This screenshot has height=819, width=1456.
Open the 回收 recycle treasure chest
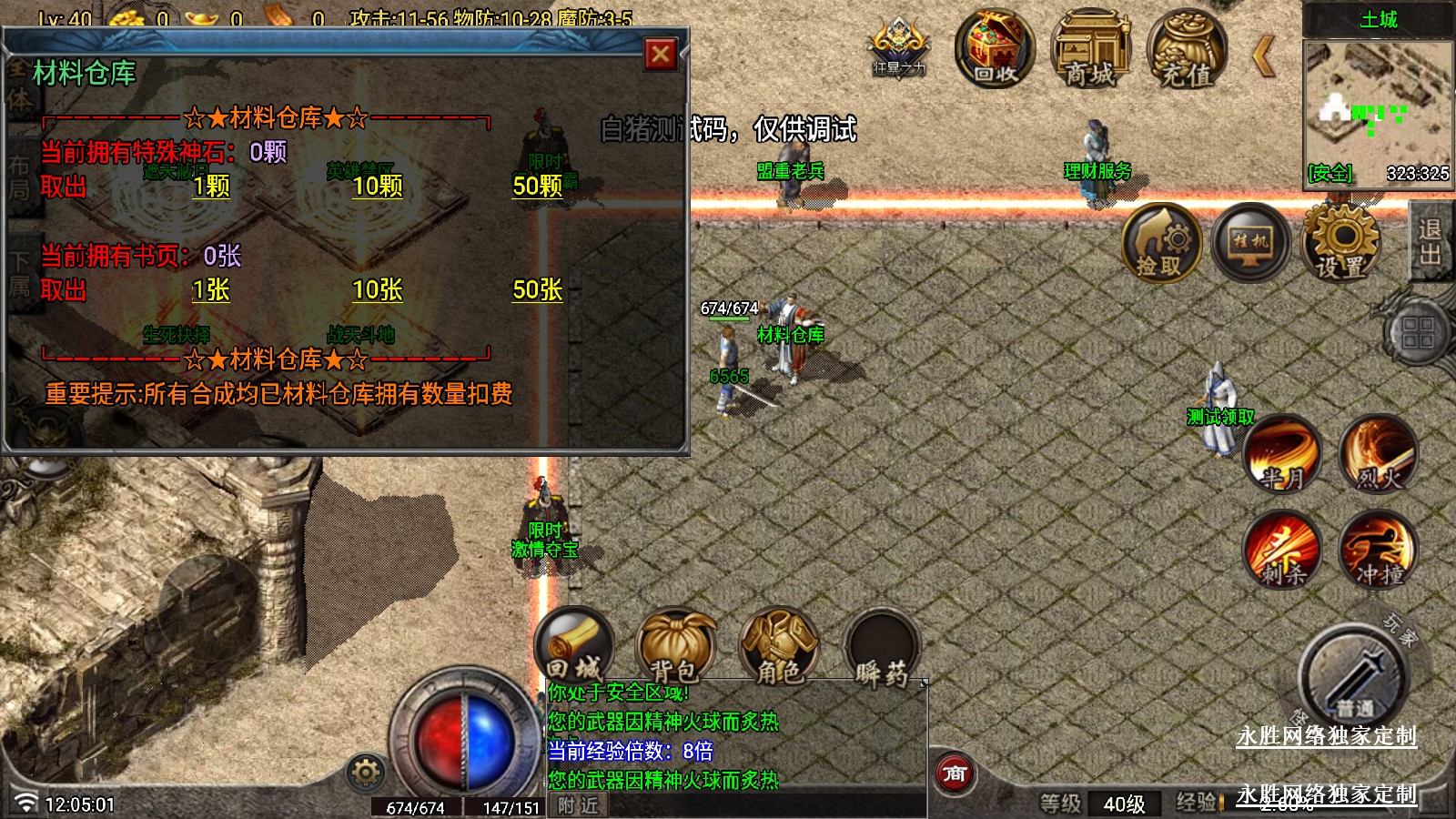pyautogui.click(x=994, y=50)
